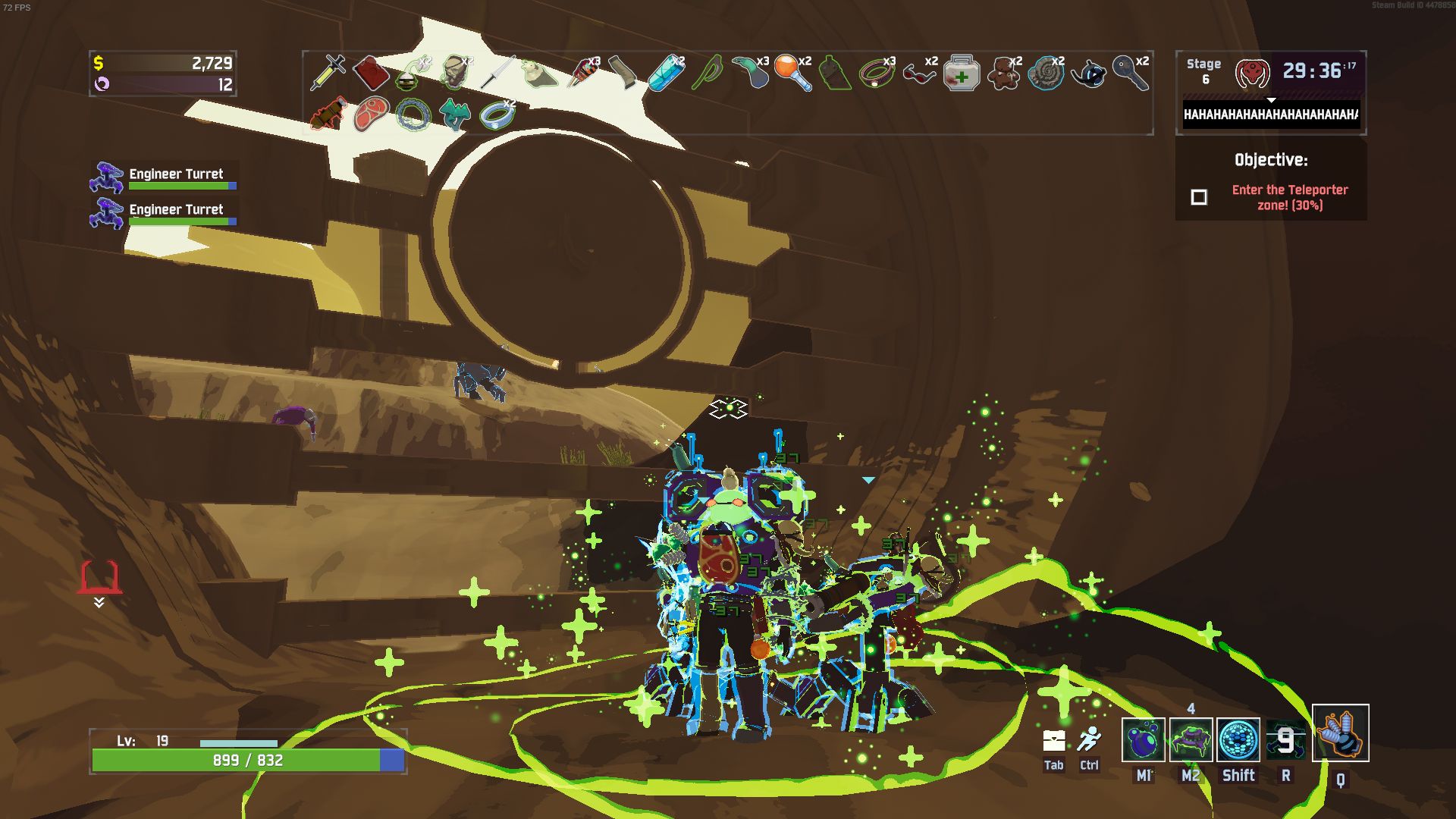Click the Bouncing Grenades M1 skill icon
This screenshot has width=1456, height=819.
pos(1143,739)
